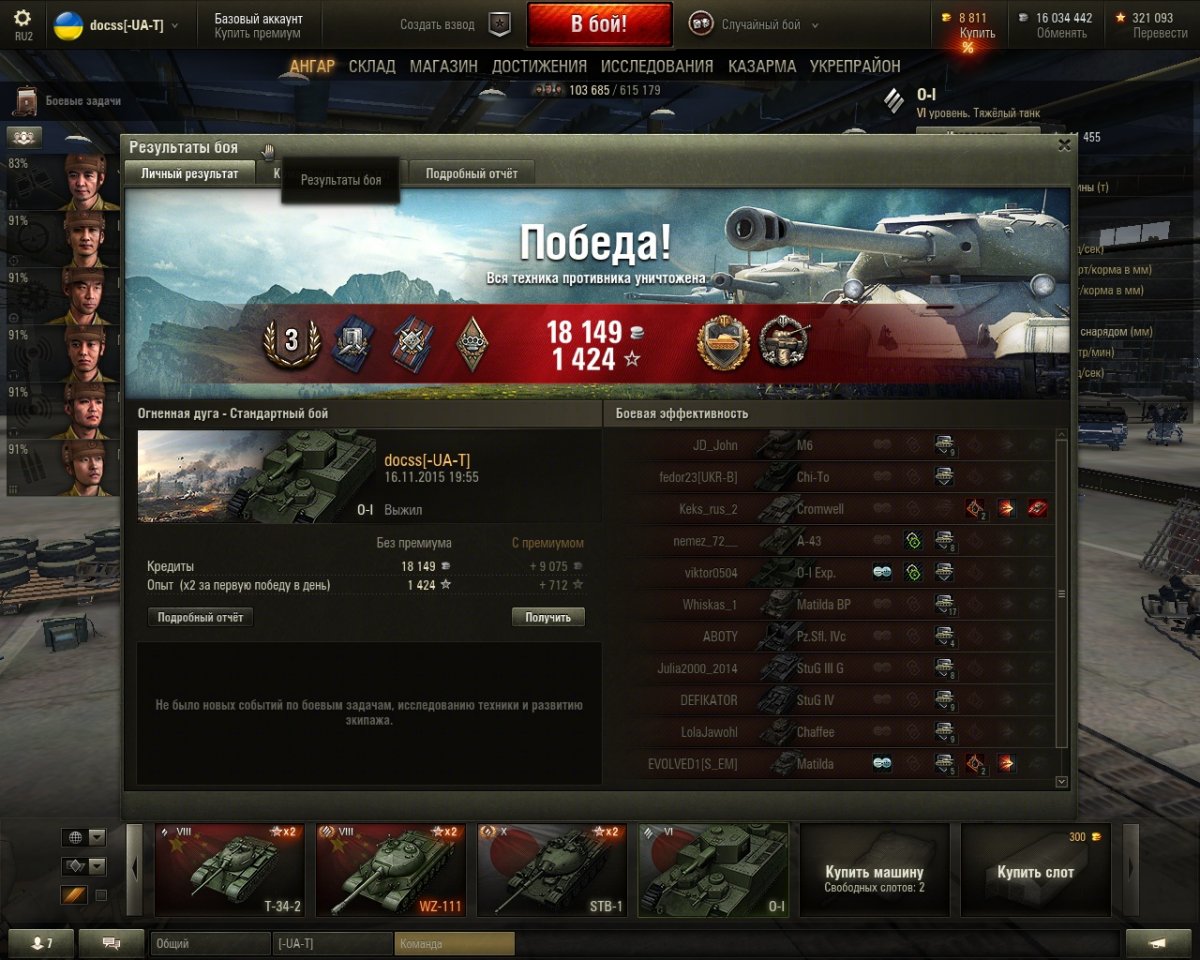
Task: Start battle with the В бой! button
Action: 599,25
